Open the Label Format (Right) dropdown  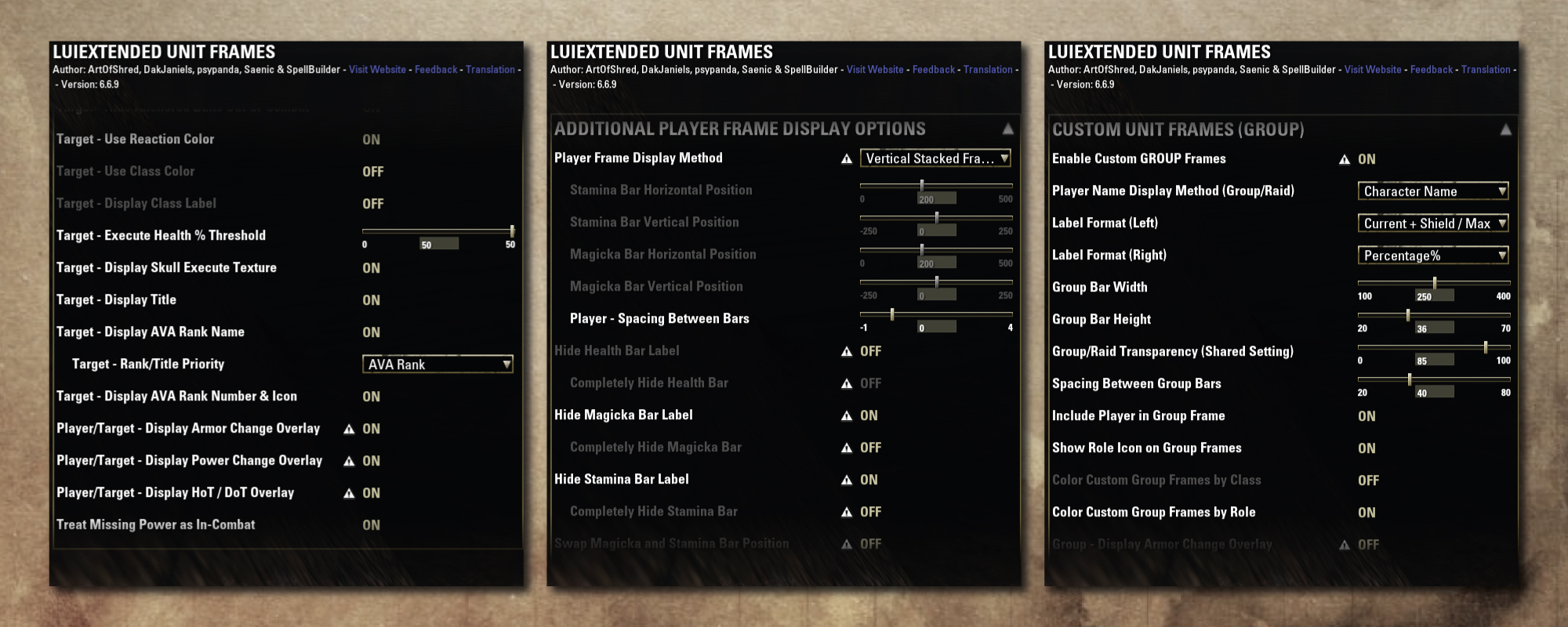click(1433, 256)
